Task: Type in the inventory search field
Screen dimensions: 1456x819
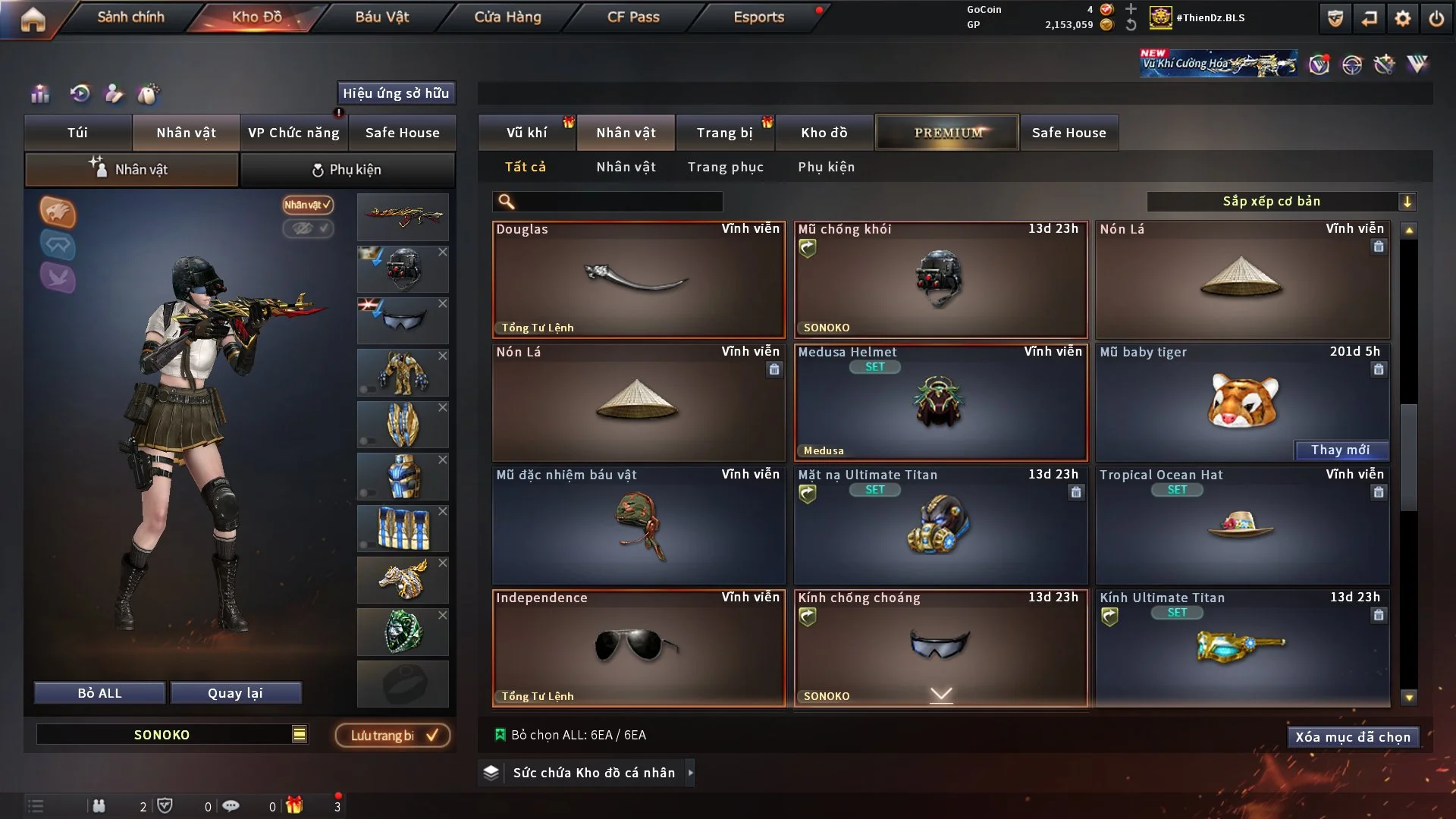Action: click(x=618, y=202)
